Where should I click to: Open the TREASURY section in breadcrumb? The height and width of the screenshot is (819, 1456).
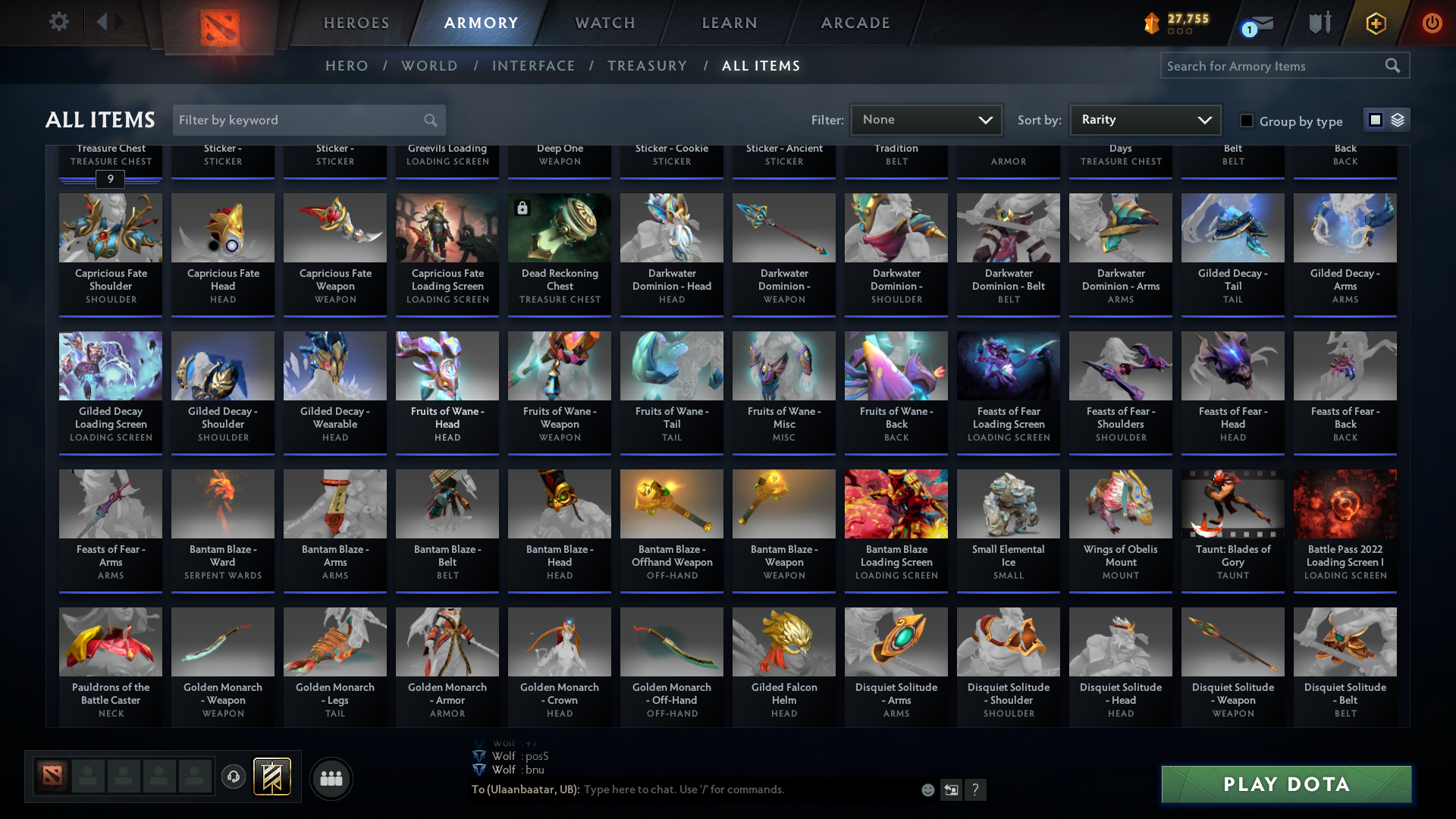[648, 66]
